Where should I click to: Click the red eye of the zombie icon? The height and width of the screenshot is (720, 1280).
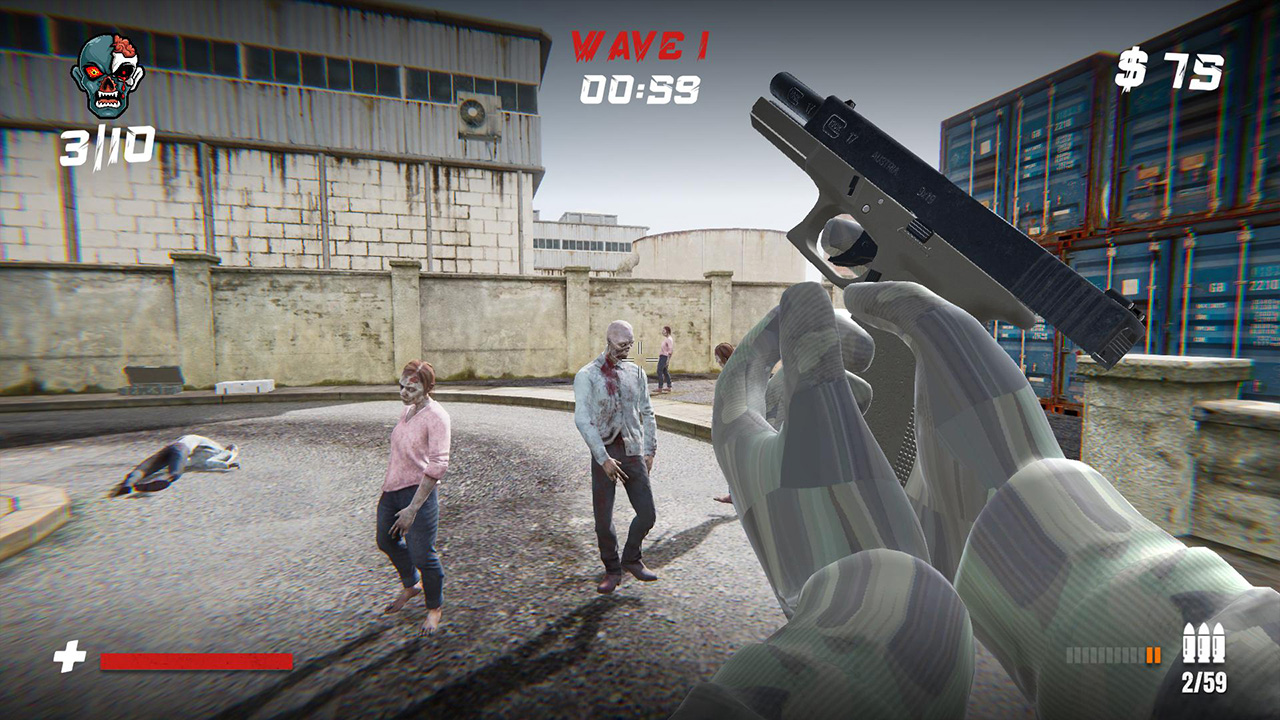point(94,72)
